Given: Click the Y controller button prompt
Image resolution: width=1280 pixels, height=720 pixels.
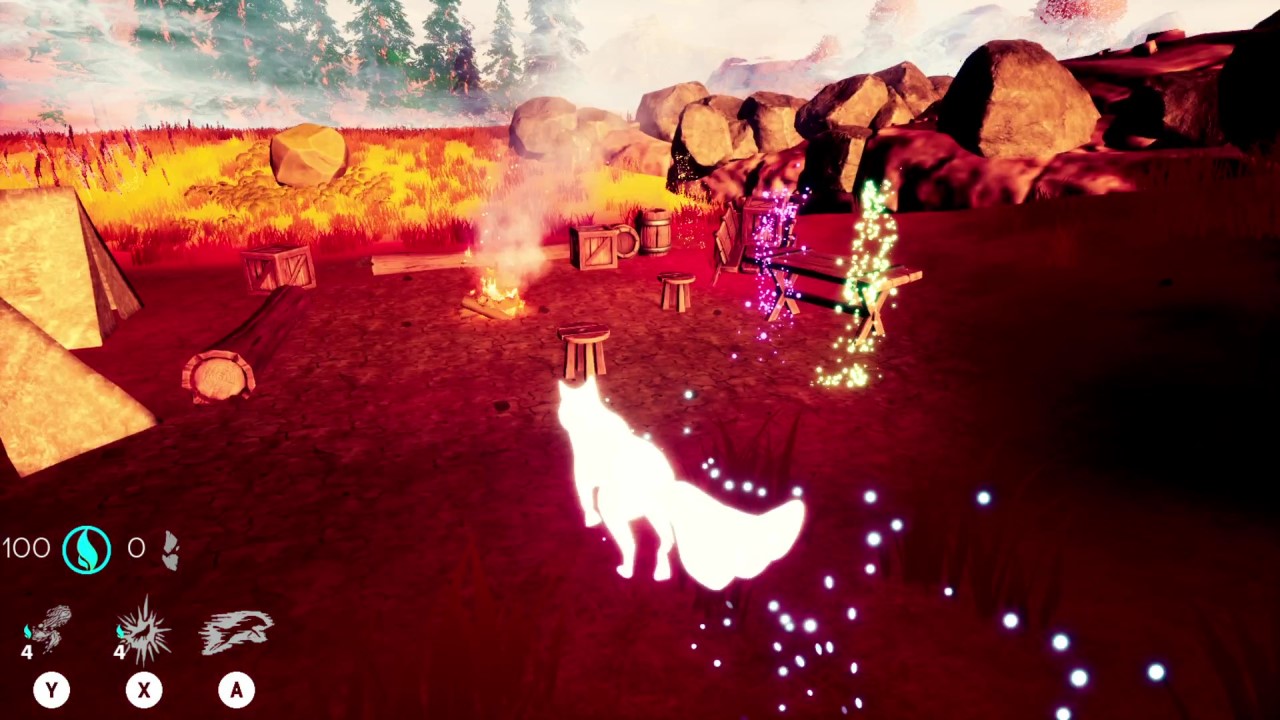Looking at the screenshot, I should pos(51,690).
